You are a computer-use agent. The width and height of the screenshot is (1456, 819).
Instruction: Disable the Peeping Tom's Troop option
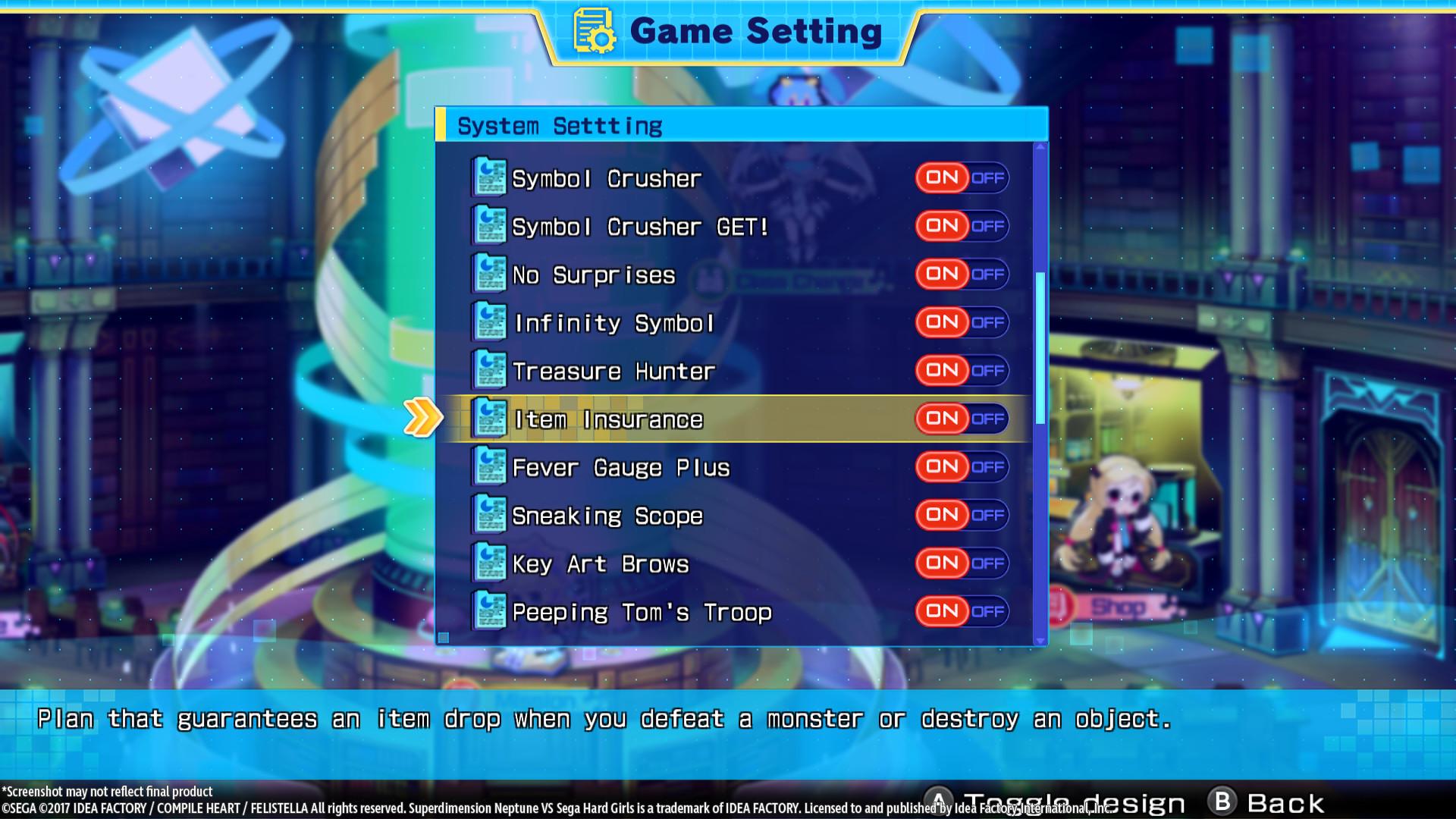988,611
